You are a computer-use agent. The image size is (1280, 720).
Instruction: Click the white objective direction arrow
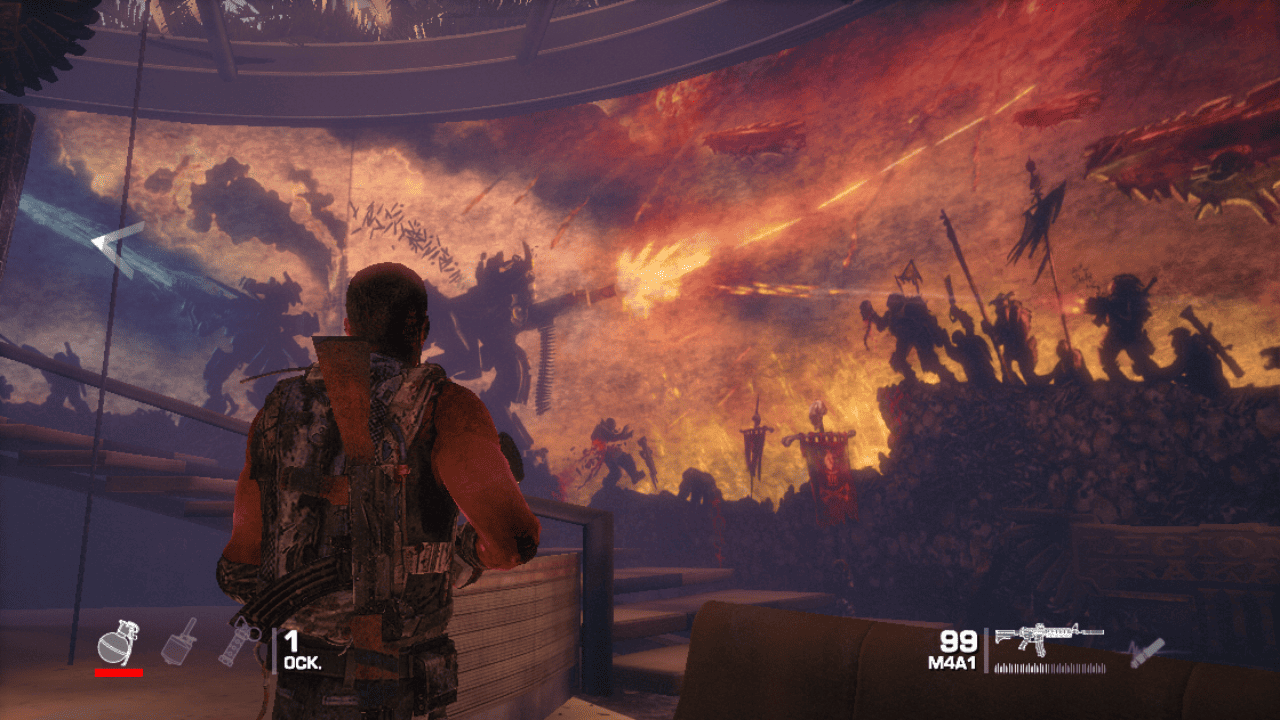pyautogui.click(x=118, y=243)
